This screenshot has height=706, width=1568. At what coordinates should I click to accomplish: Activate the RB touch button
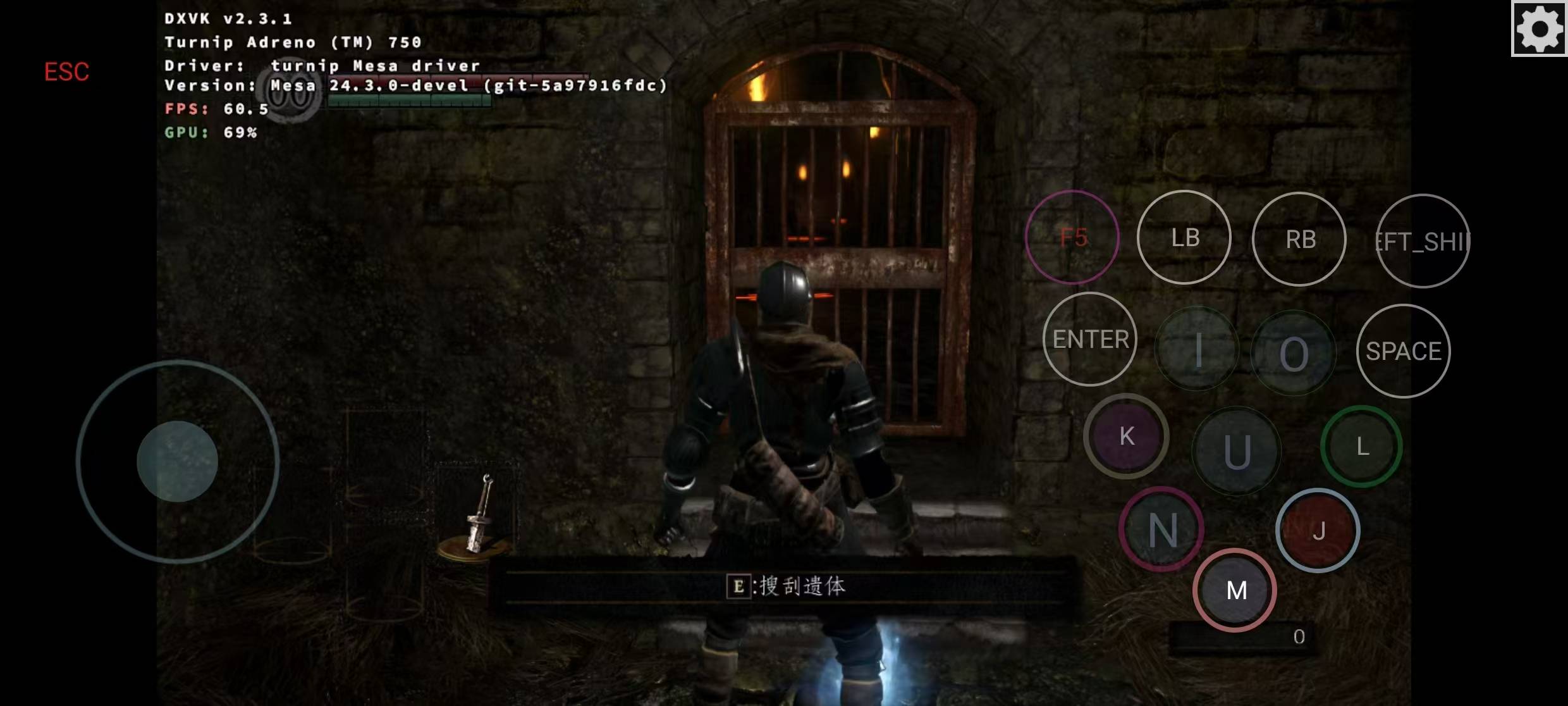click(x=1299, y=239)
